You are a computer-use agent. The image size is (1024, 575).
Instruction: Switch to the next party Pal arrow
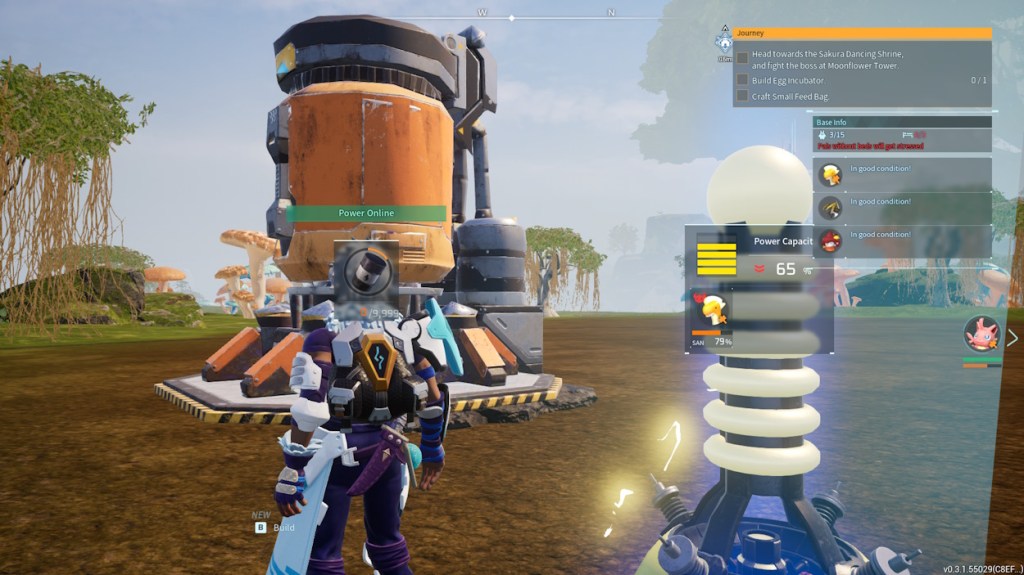coord(1012,338)
